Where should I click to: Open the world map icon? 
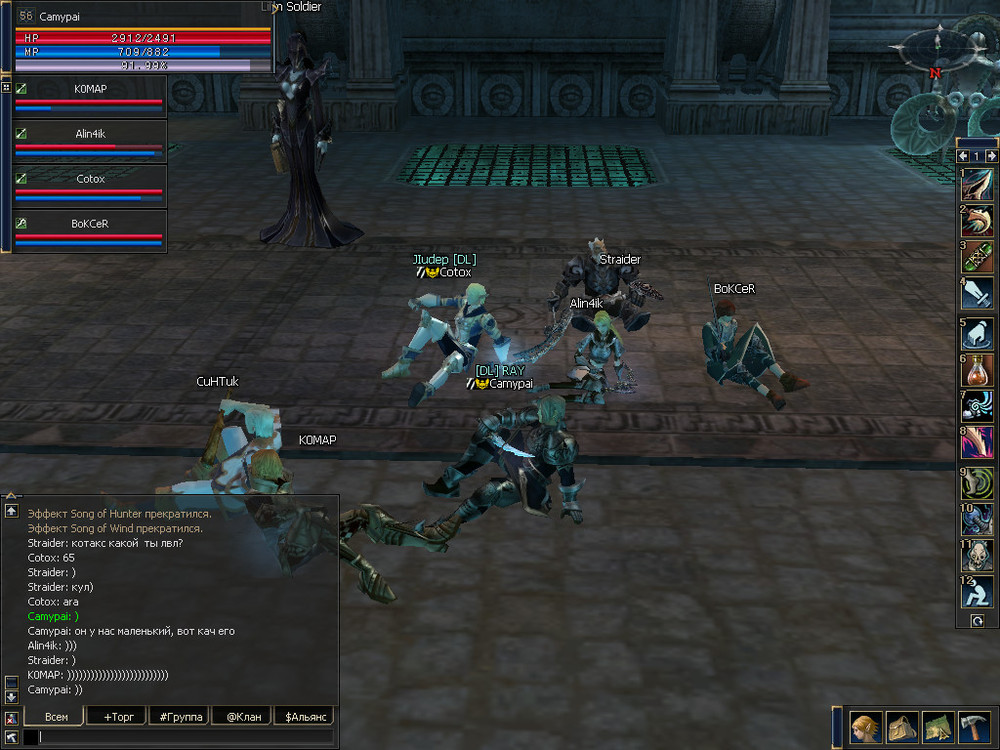click(938, 727)
